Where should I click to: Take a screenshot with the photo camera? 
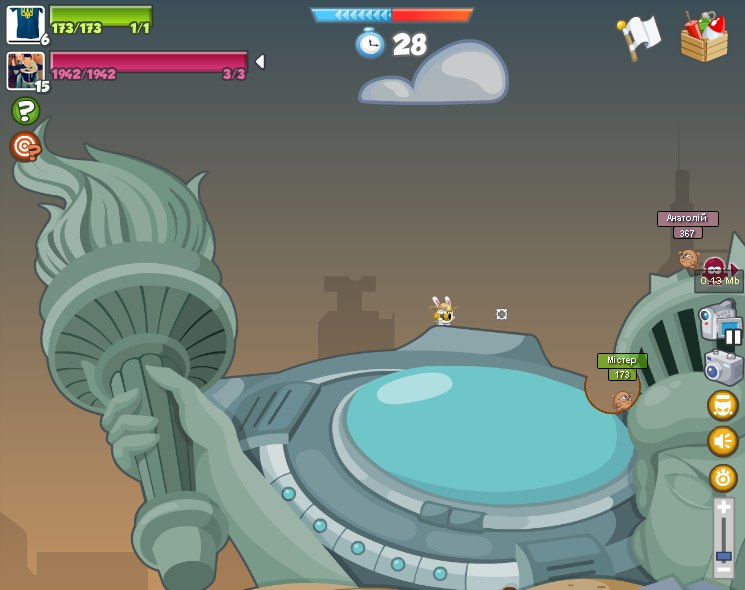coord(723,367)
